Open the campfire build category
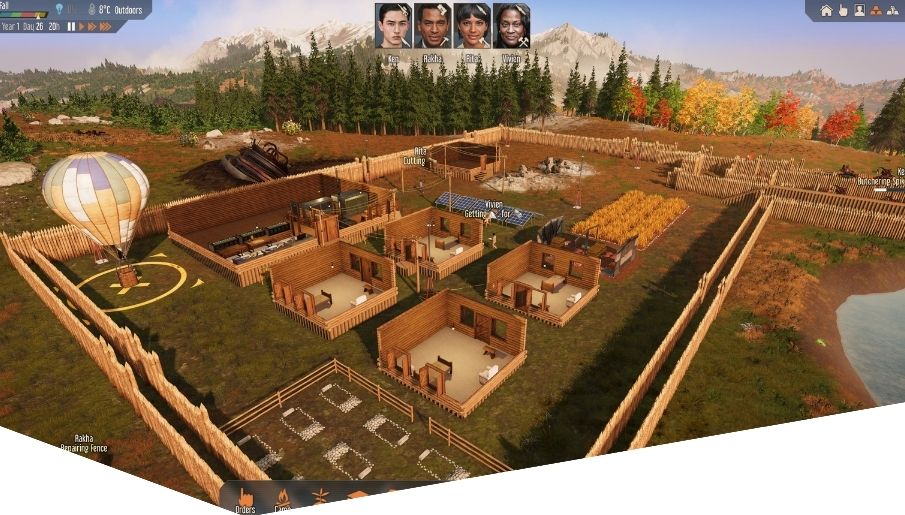Screen dimensions: 905x515 click(283, 498)
